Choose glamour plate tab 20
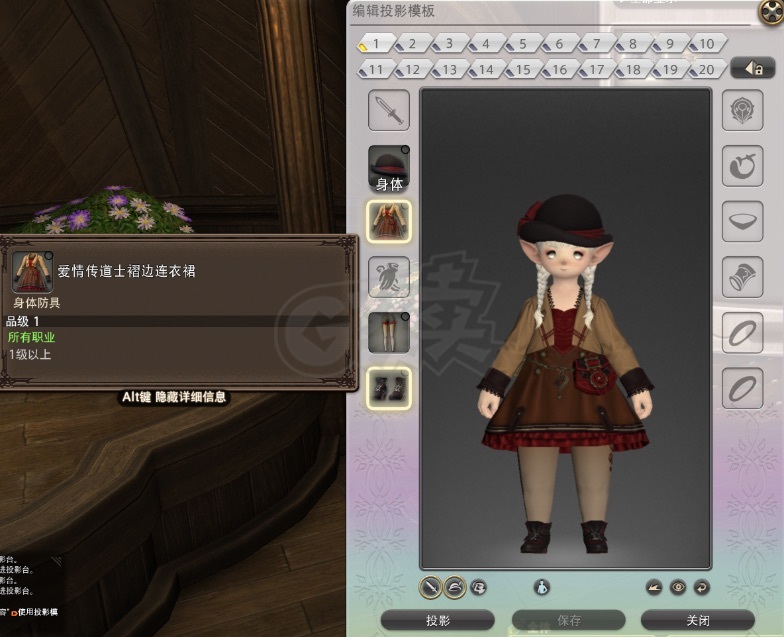The width and height of the screenshot is (784, 637). click(706, 70)
